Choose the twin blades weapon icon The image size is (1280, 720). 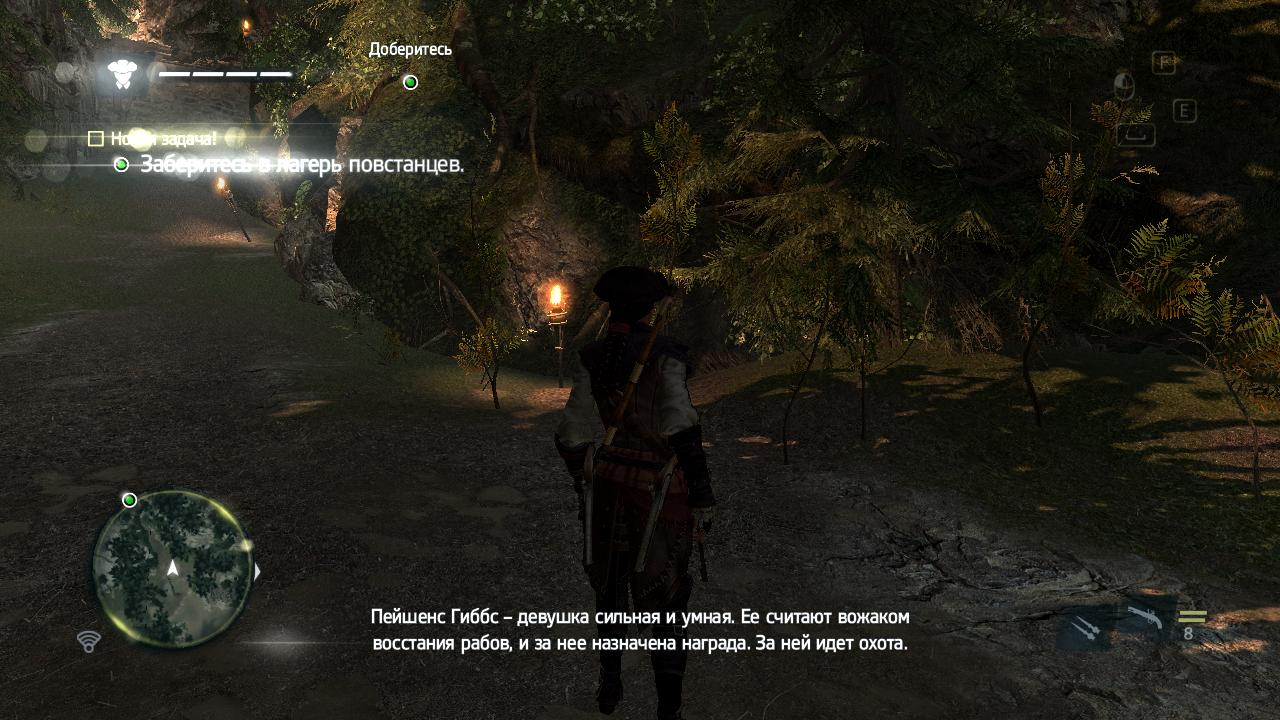pyautogui.click(x=1084, y=629)
